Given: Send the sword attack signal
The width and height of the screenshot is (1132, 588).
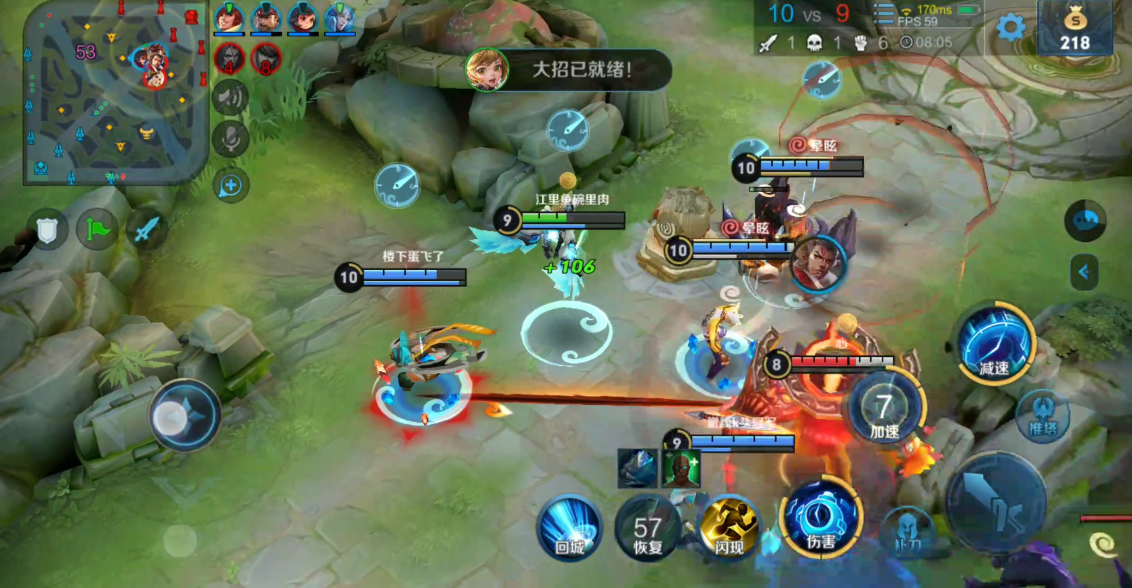Looking at the screenshot, I should click(147, 230).
